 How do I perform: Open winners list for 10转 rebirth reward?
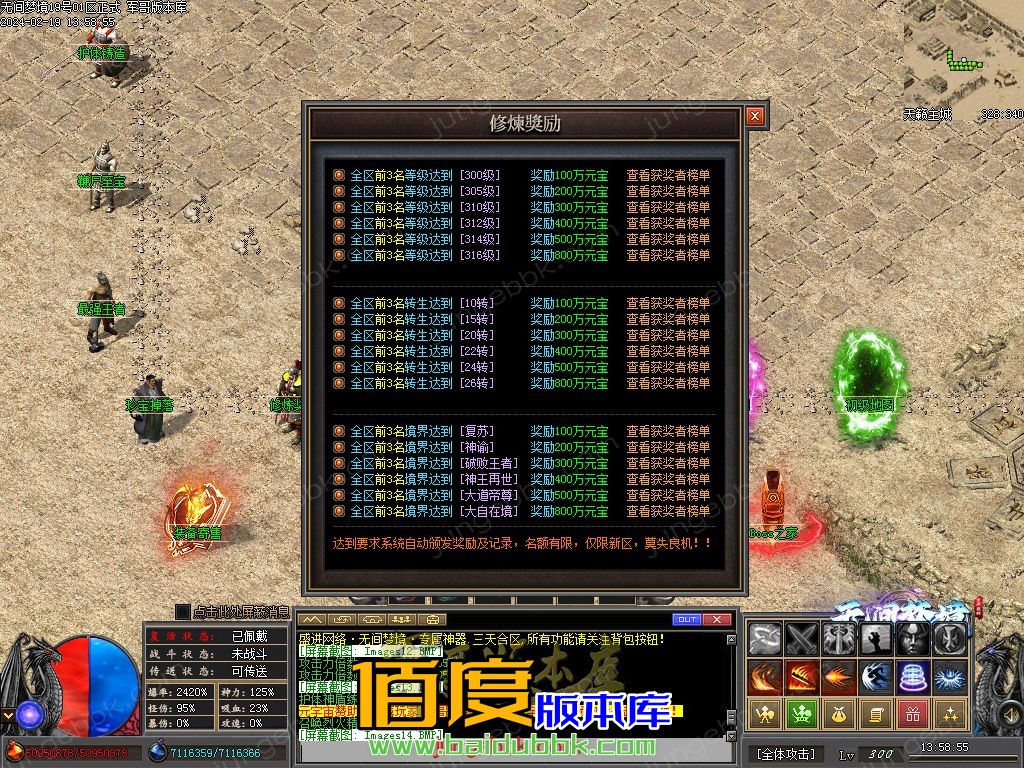click(668, 303)
